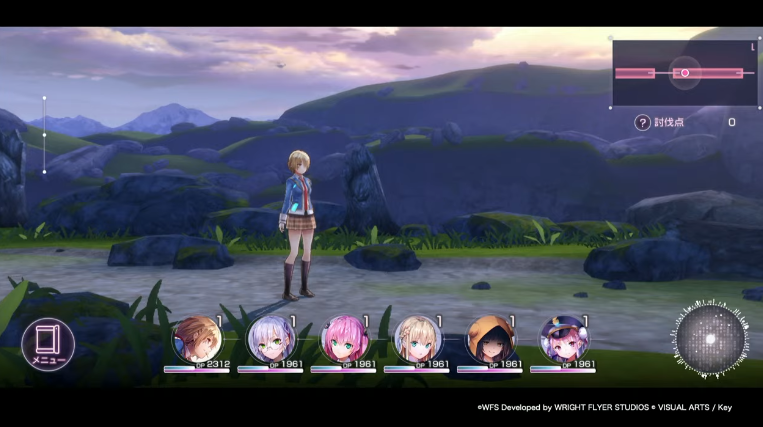Click the question mark beside 討伐点
Image resolution: width=763 pixels, height=427 pixels.
pos(642,122)
